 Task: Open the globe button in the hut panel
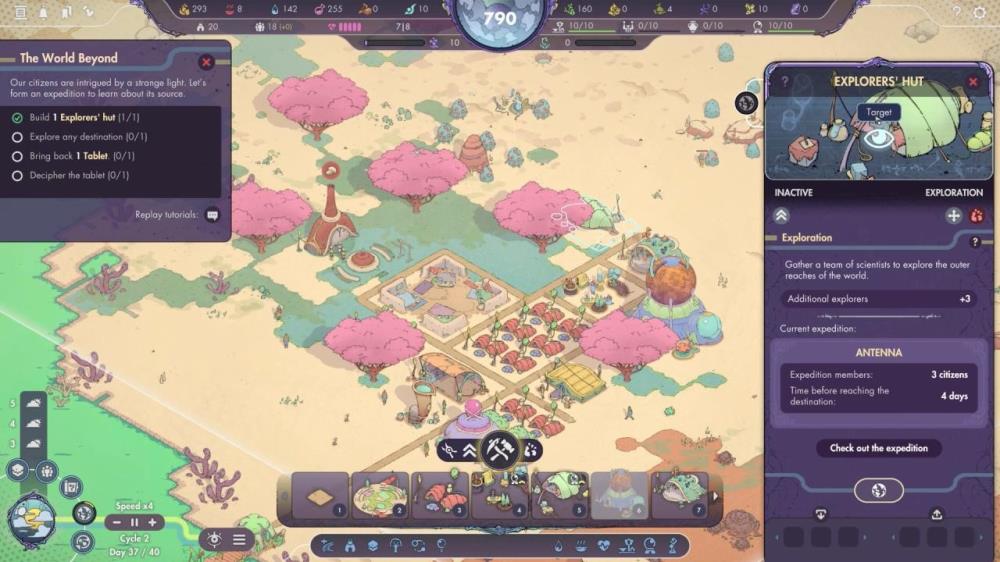click(879, 490)
